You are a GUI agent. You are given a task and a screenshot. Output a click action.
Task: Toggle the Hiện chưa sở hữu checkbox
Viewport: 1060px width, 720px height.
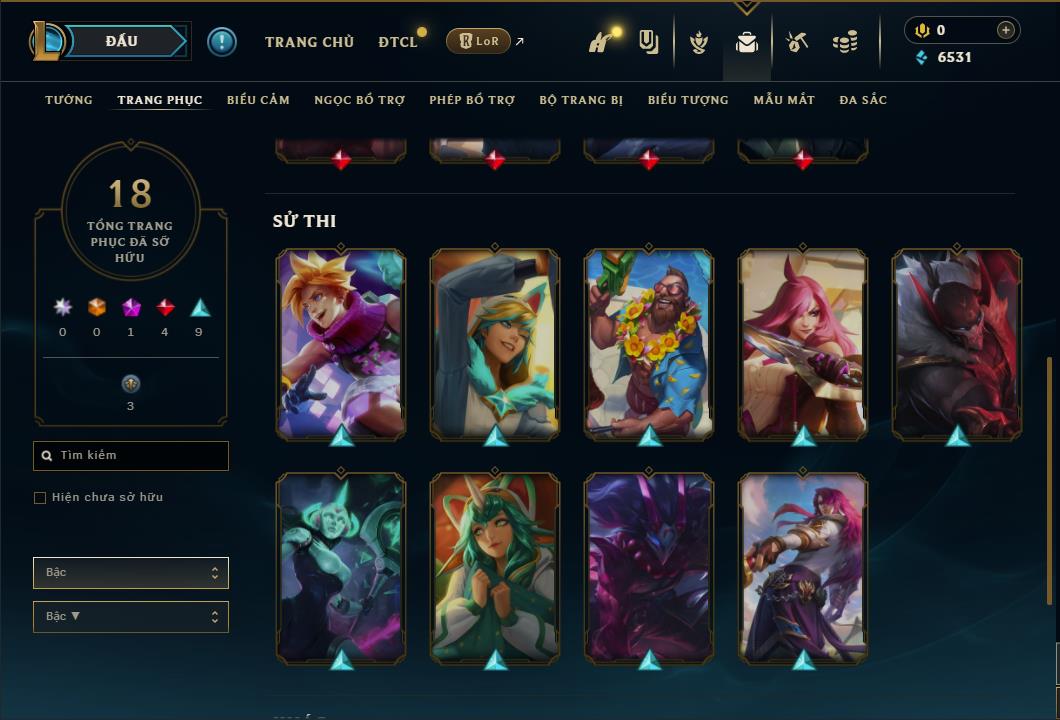(40, 498)
